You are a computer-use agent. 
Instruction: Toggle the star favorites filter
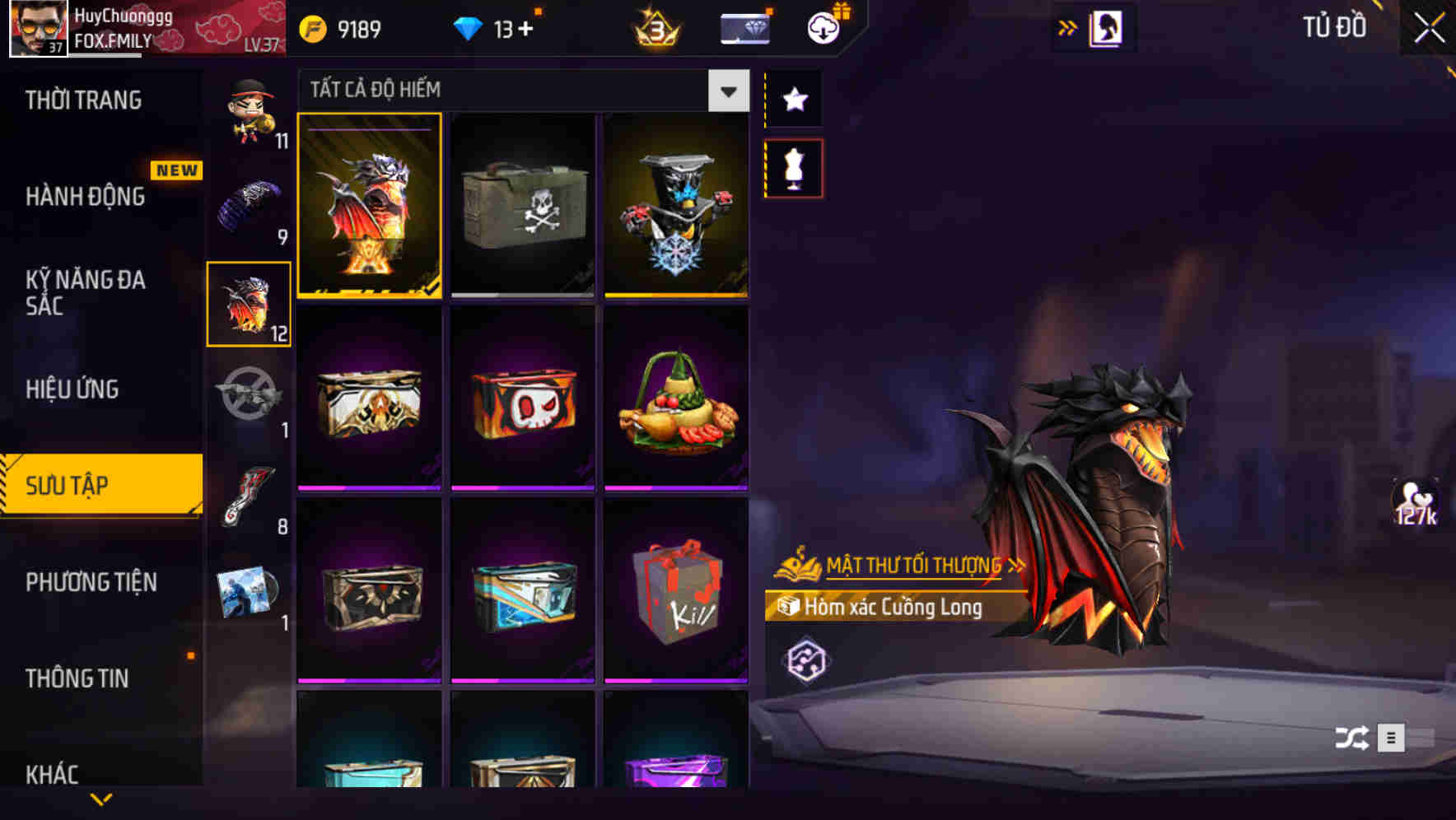click(x=795, y=100)
